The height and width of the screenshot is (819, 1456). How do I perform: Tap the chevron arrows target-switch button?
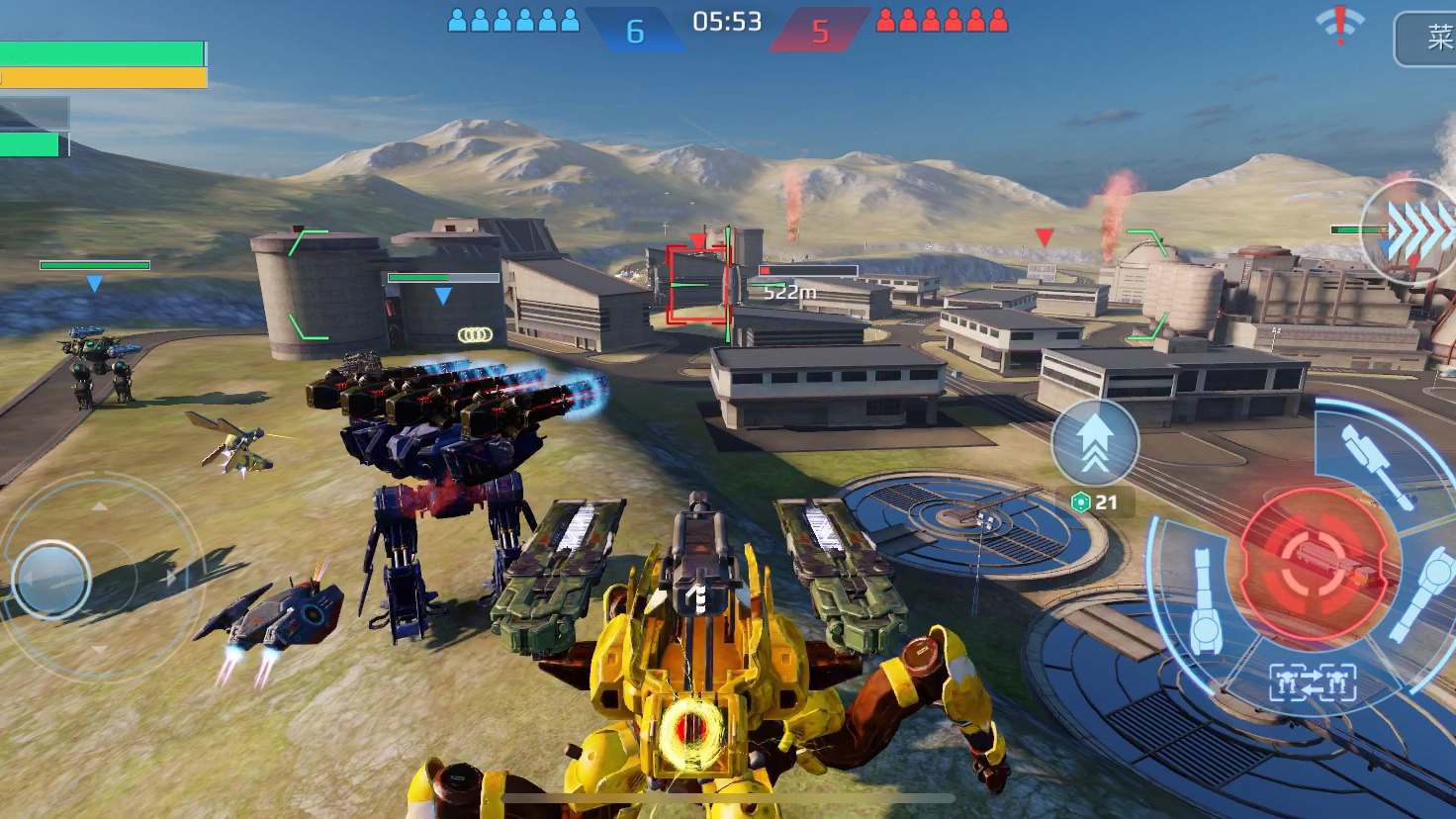1412,227
